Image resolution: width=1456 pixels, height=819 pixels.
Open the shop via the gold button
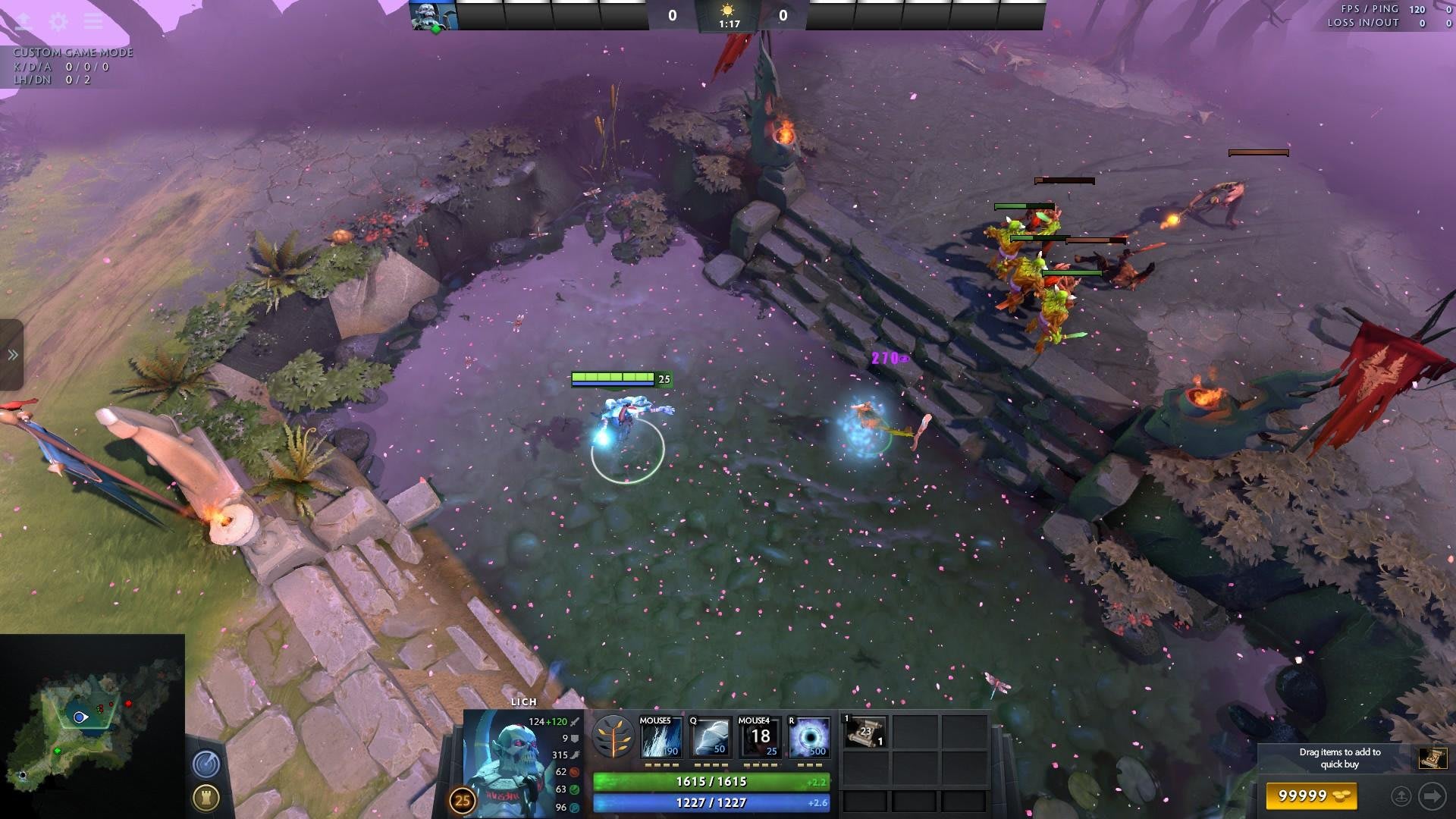(x=1311, y=795)
